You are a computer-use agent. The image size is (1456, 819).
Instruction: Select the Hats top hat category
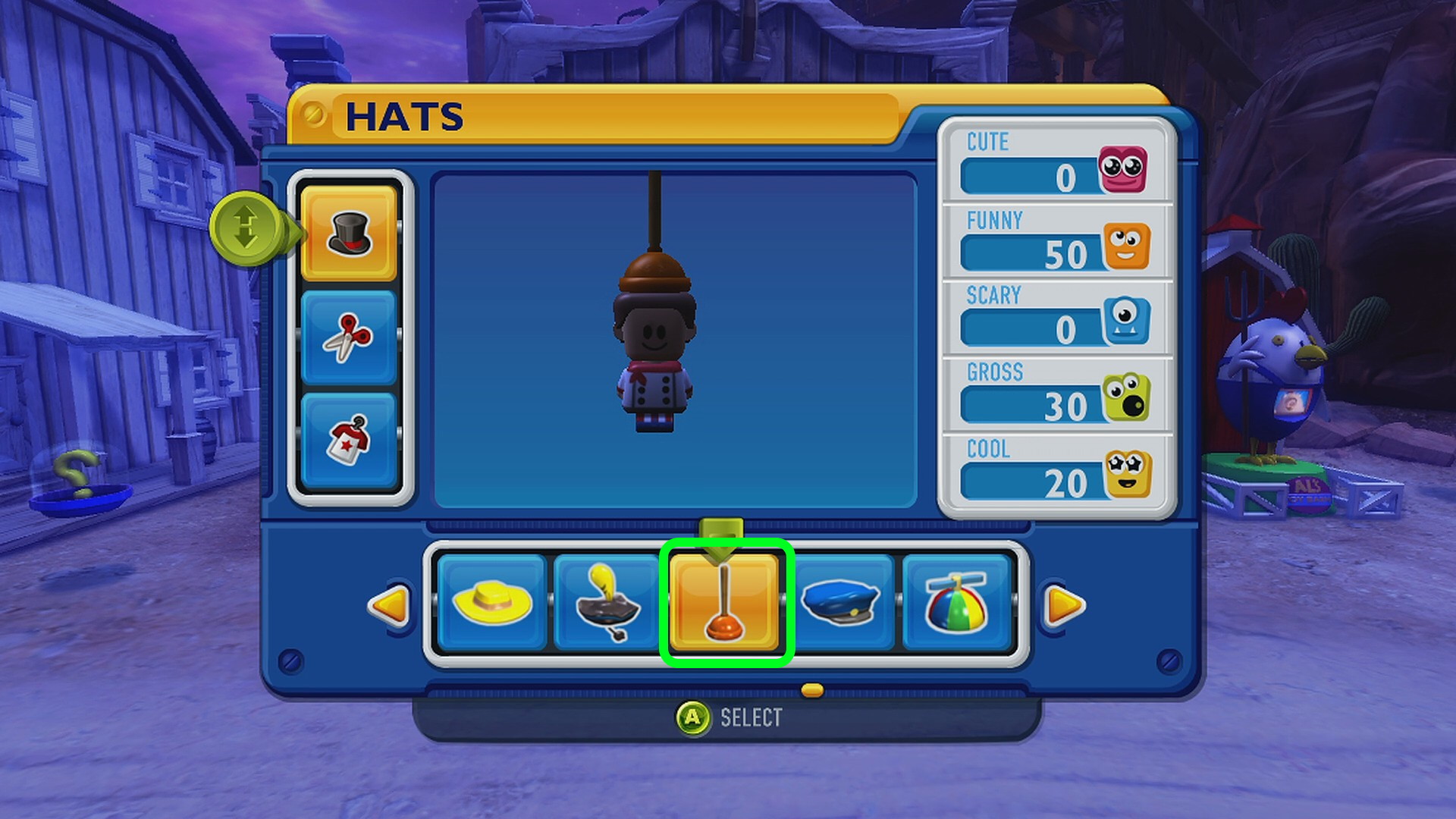point(349,234)
